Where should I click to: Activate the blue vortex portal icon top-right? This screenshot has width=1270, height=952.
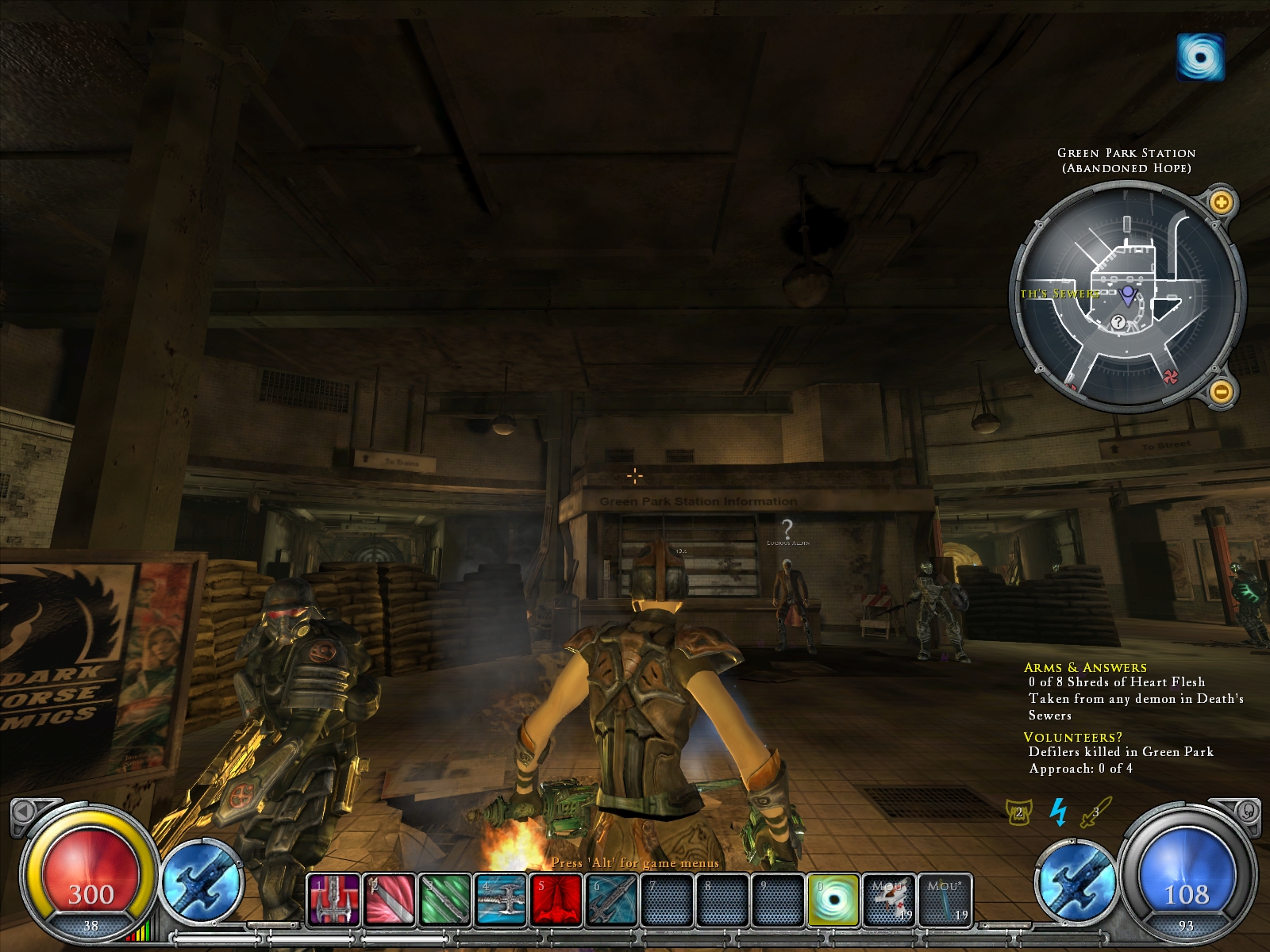pos(1200,56)
